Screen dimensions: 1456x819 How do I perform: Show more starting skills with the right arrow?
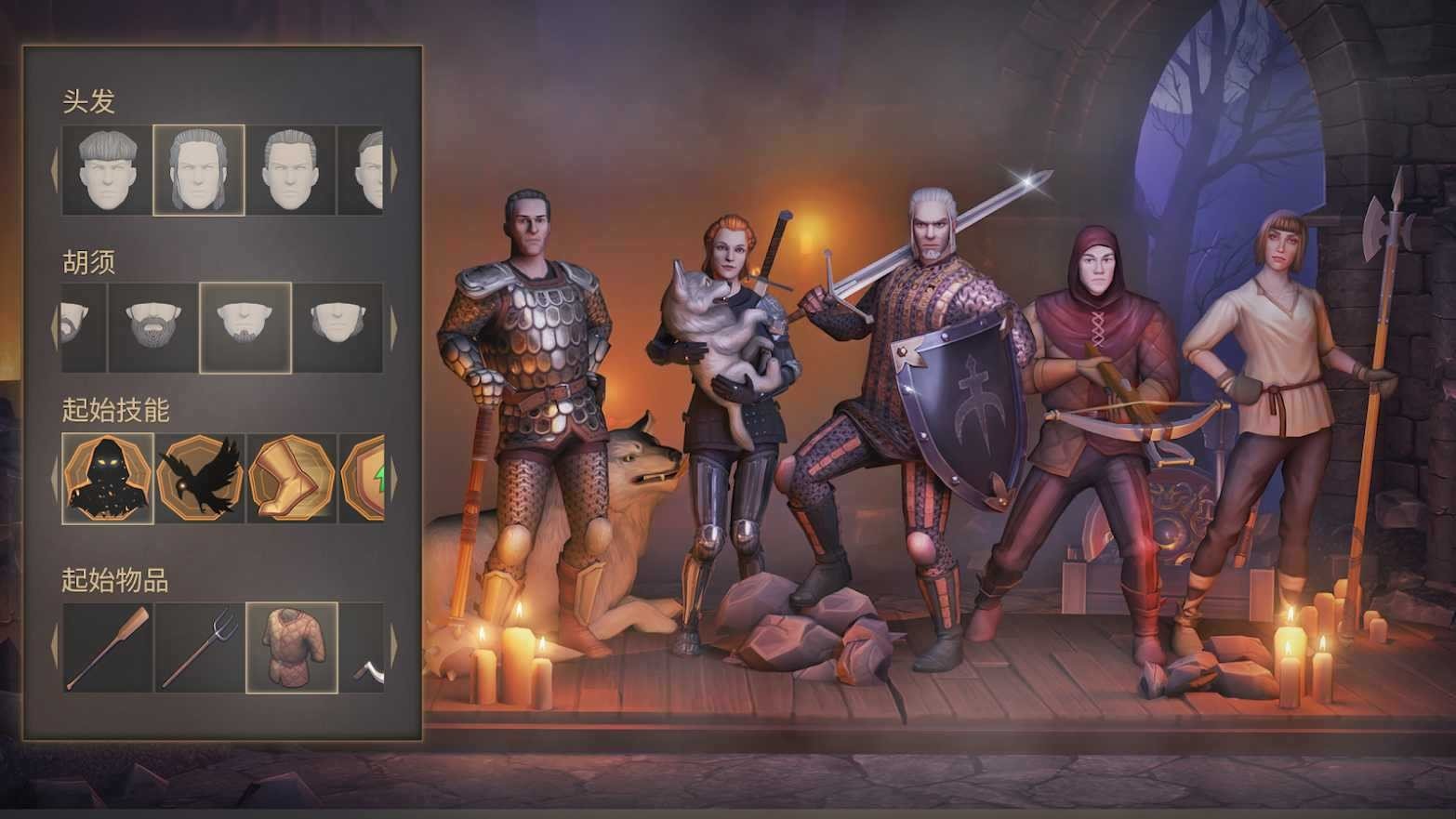click(x=393, y=479)
